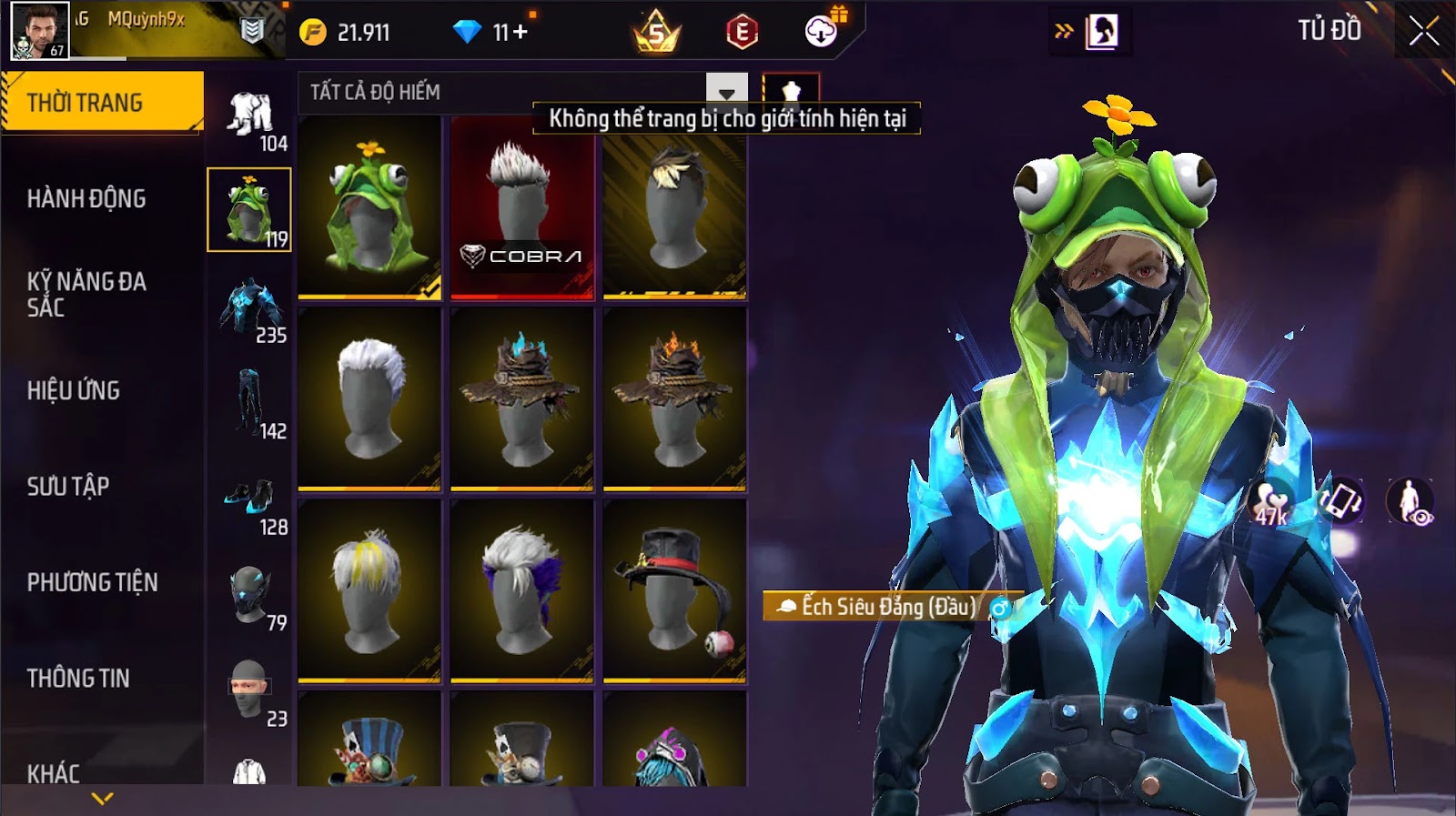Close the wardrobe screen
The height and width of the screenshot is (816, 1456).
point(1424,32)
